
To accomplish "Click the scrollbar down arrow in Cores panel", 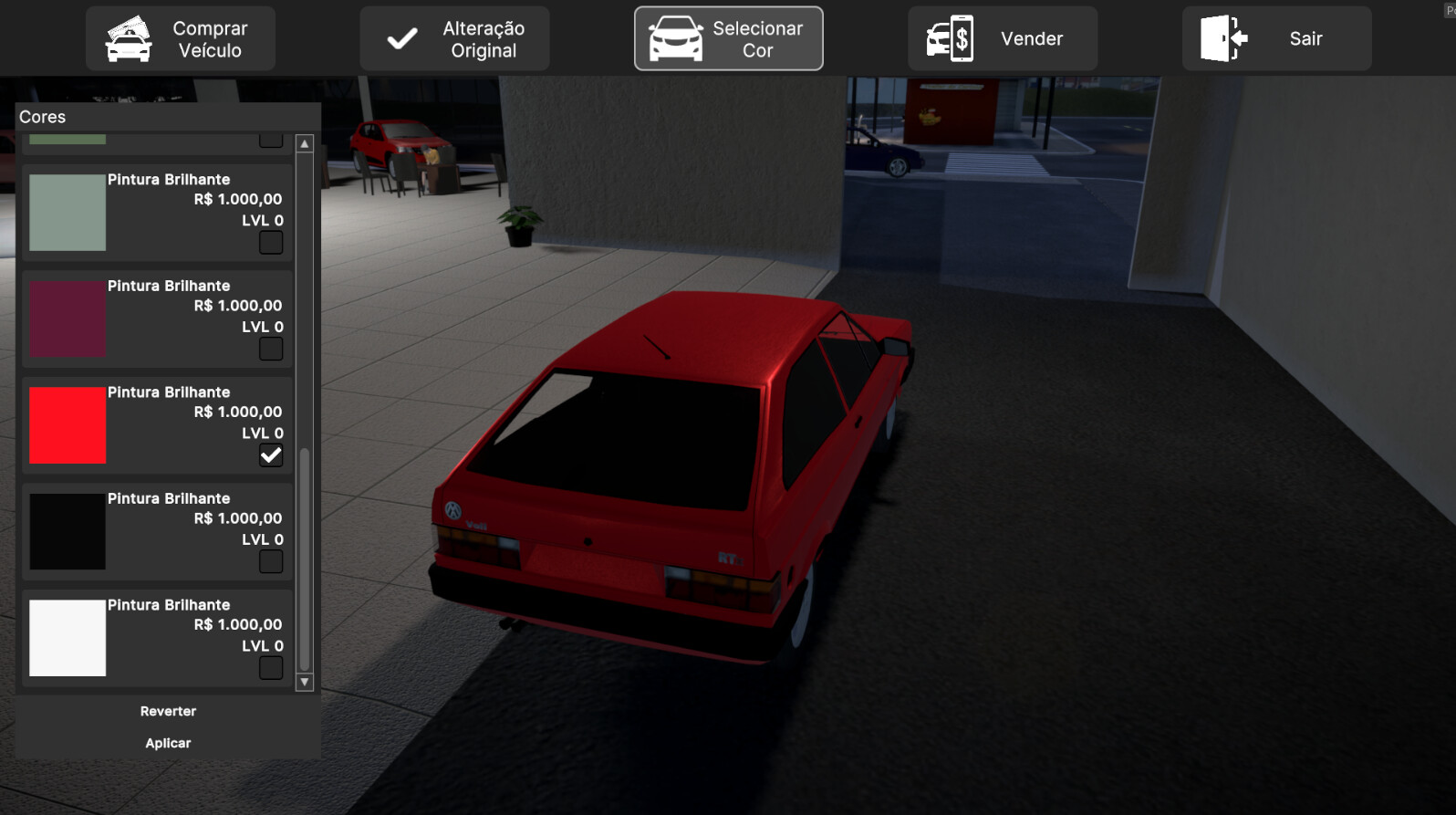I will pos(305,682).
